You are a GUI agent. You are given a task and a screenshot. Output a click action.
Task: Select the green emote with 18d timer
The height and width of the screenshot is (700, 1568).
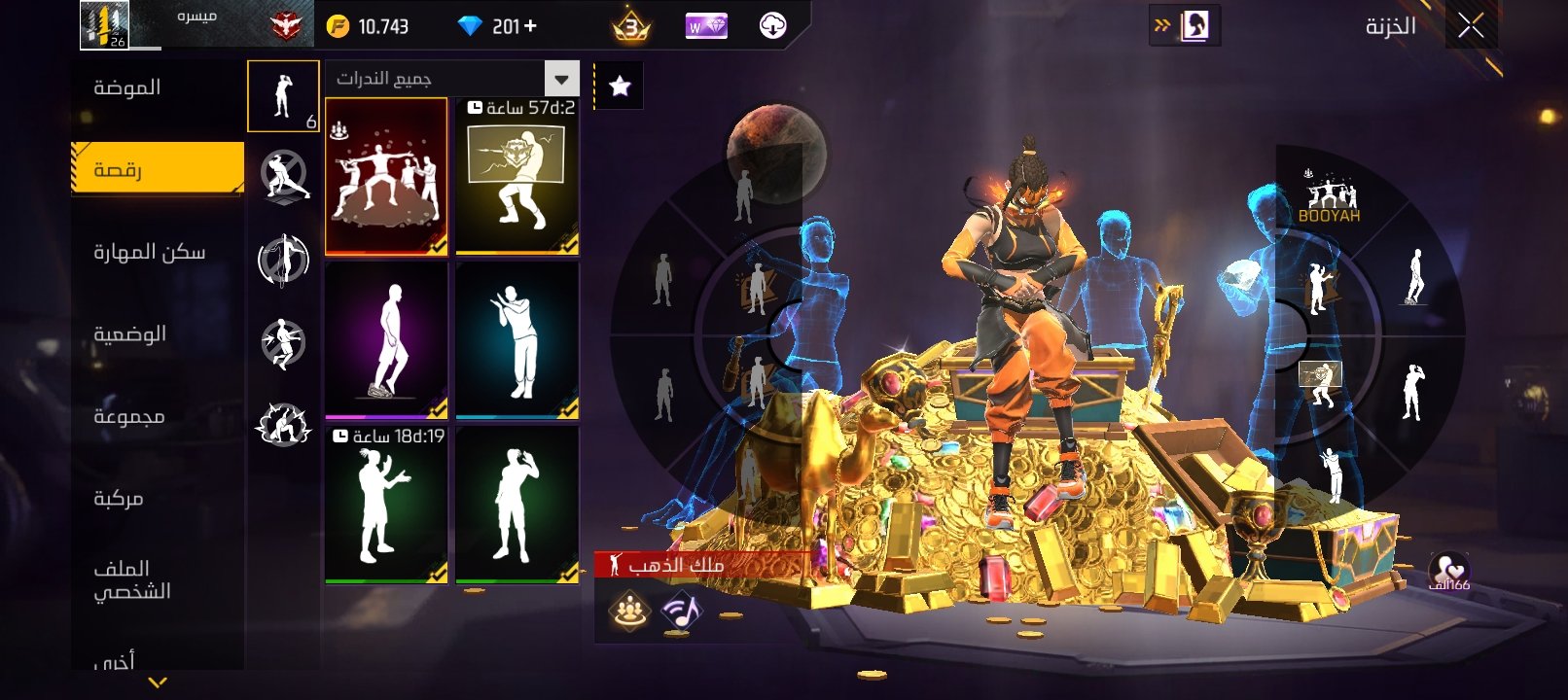386,505
